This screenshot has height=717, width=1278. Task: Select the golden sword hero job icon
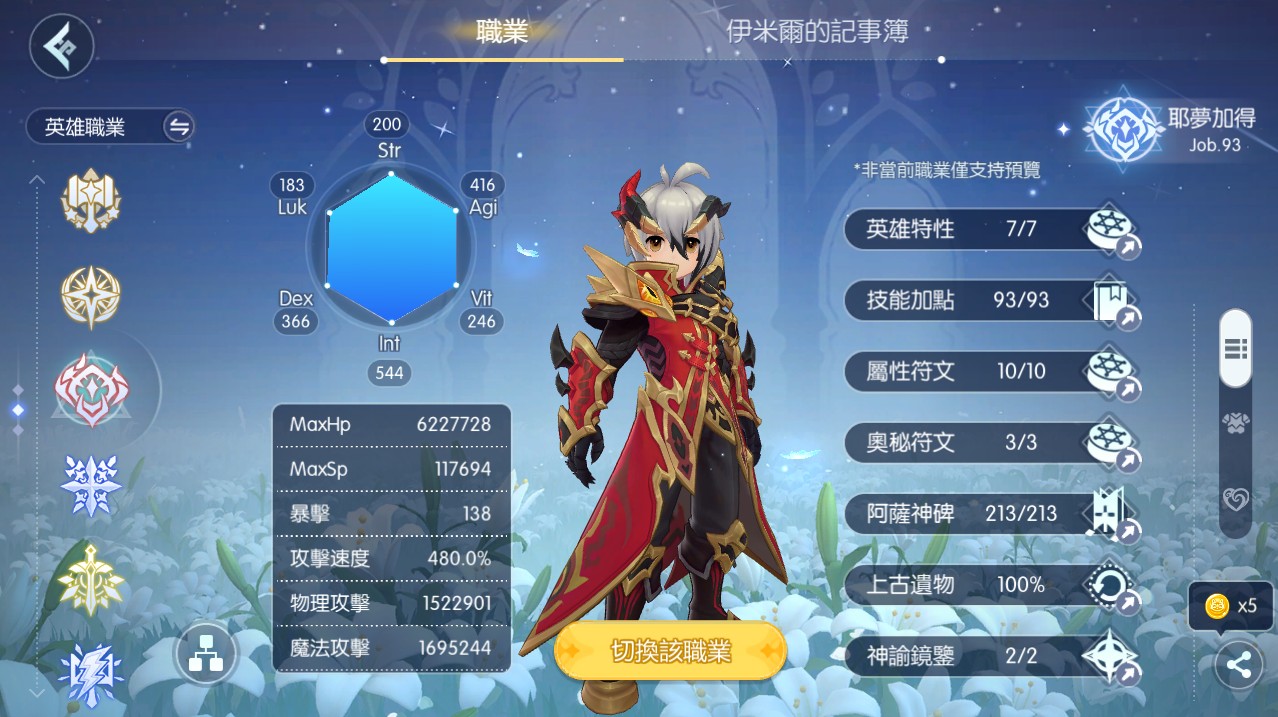[x=91, y=579]
